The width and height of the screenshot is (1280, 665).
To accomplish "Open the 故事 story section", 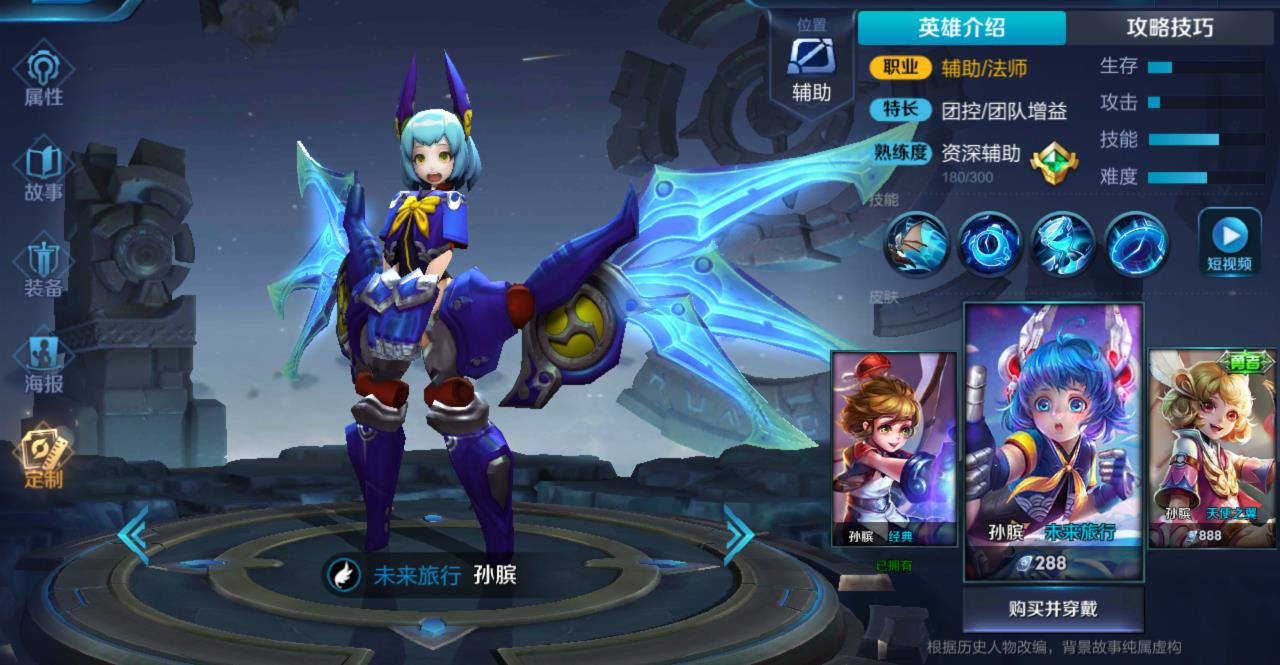I will click(x=44, y=172).
